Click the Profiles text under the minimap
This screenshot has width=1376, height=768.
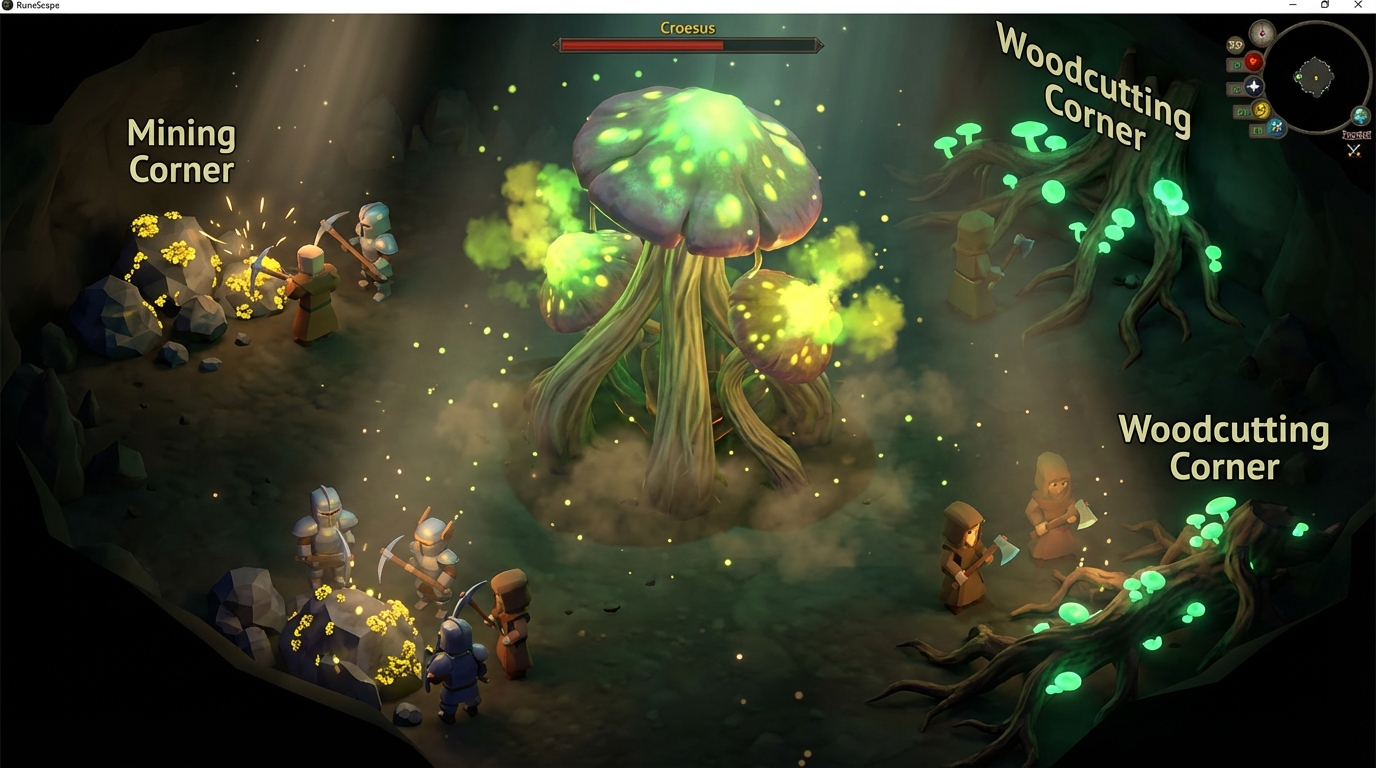tap(1356, 135)
